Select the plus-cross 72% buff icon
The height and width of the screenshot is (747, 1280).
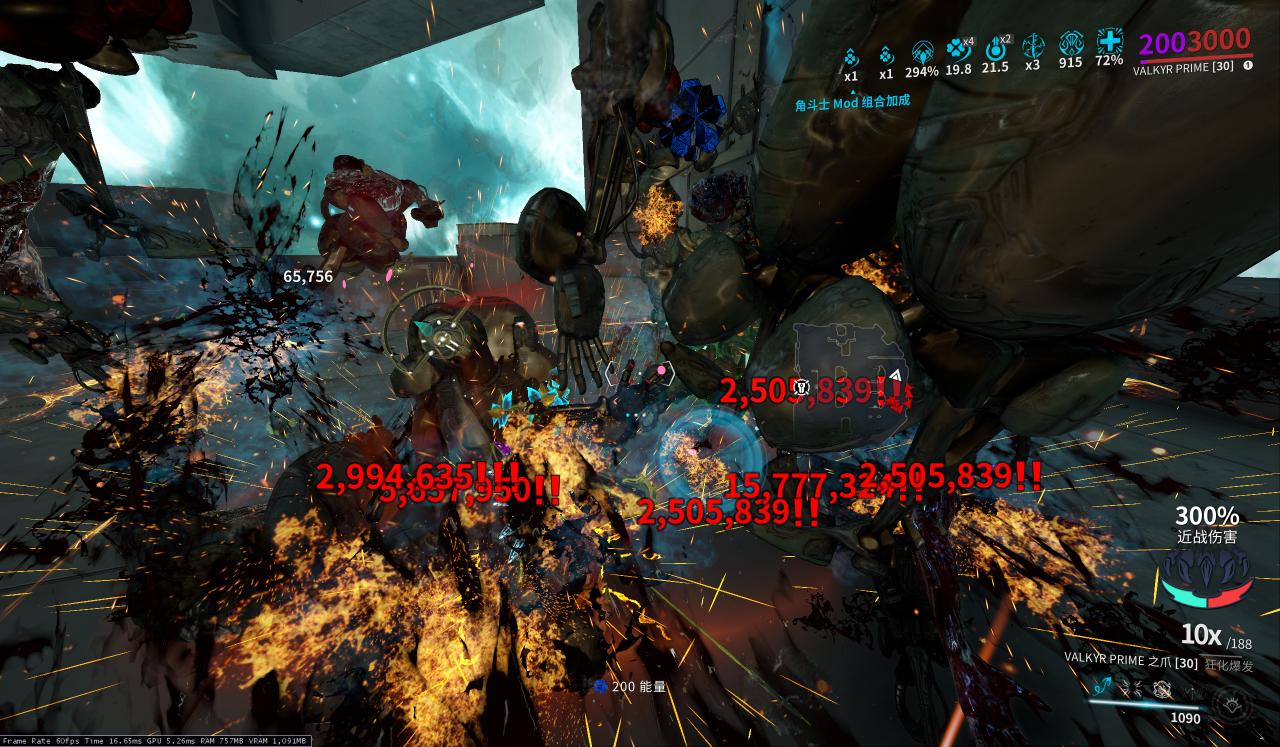pyautogui.click(x=1109, y=42)
